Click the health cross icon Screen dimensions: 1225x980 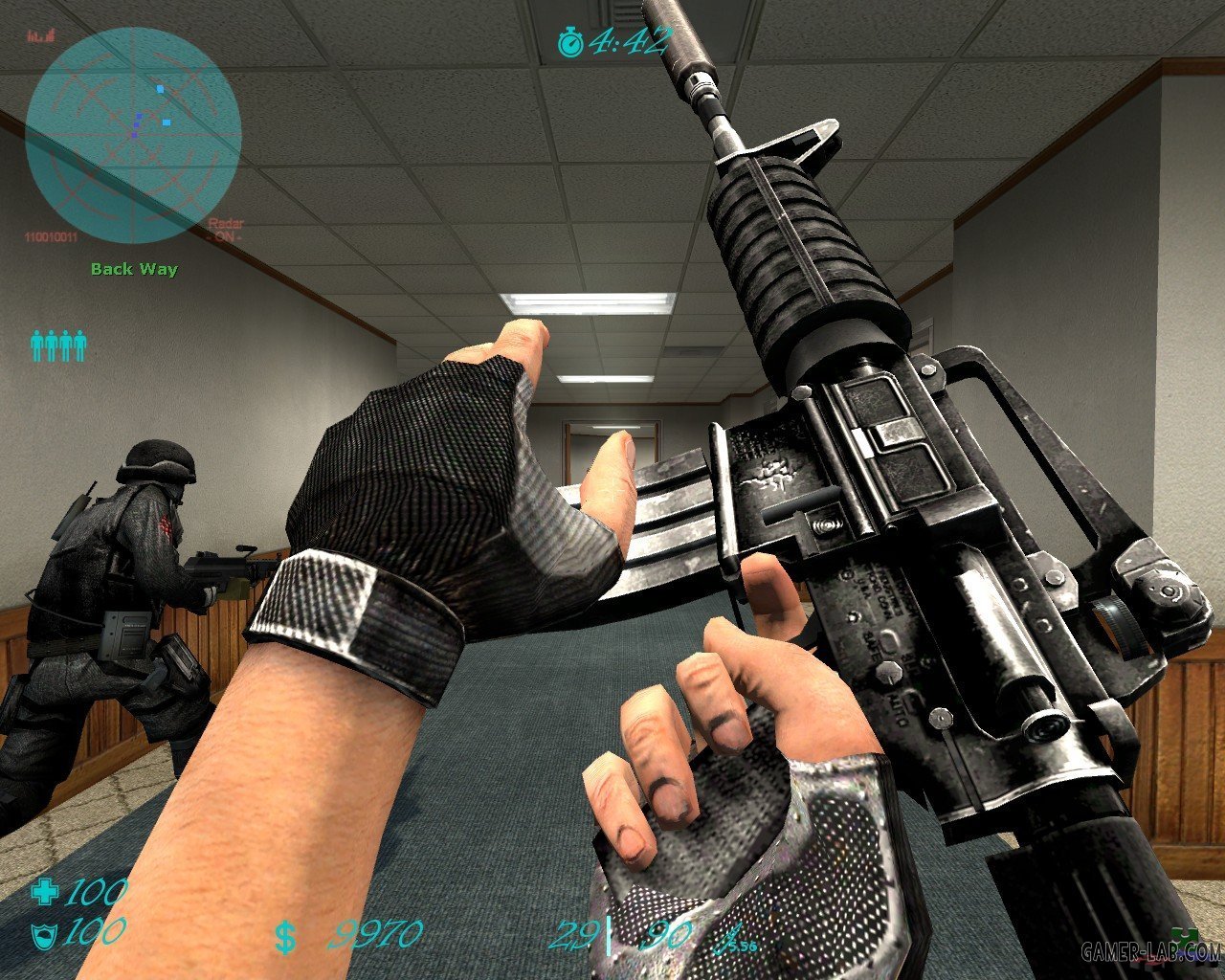tap(44, 893)
